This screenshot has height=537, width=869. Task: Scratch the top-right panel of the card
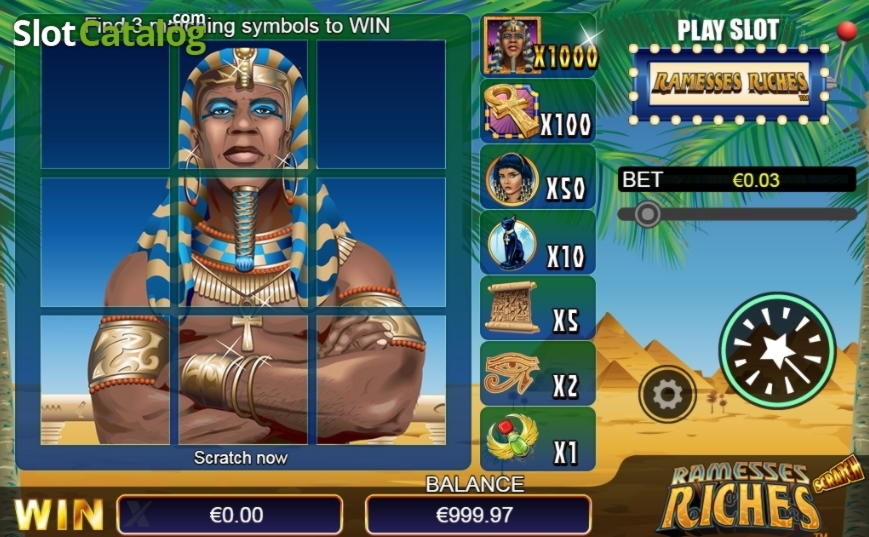click(381, 104)
